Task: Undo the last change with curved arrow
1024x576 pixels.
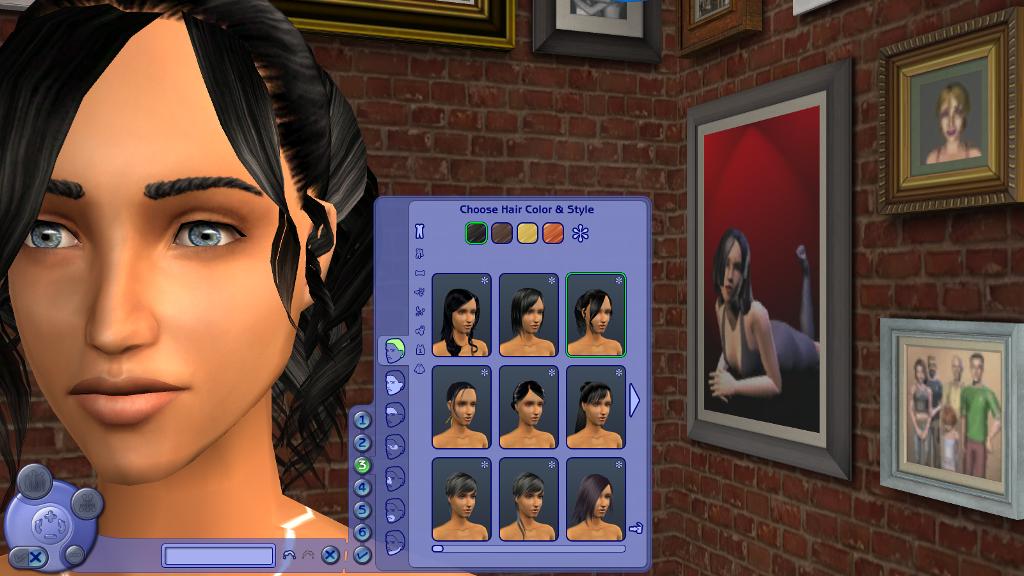Action: click(x=289, y=555)
